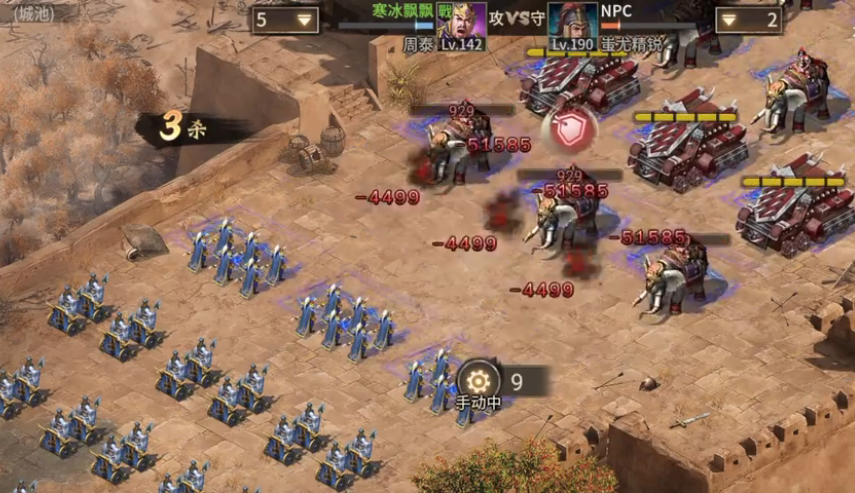The height and width of the screenshot is (493, 855).
Task: Open the attacker's troop dropdown showing 5
Action: coord(285,19)
